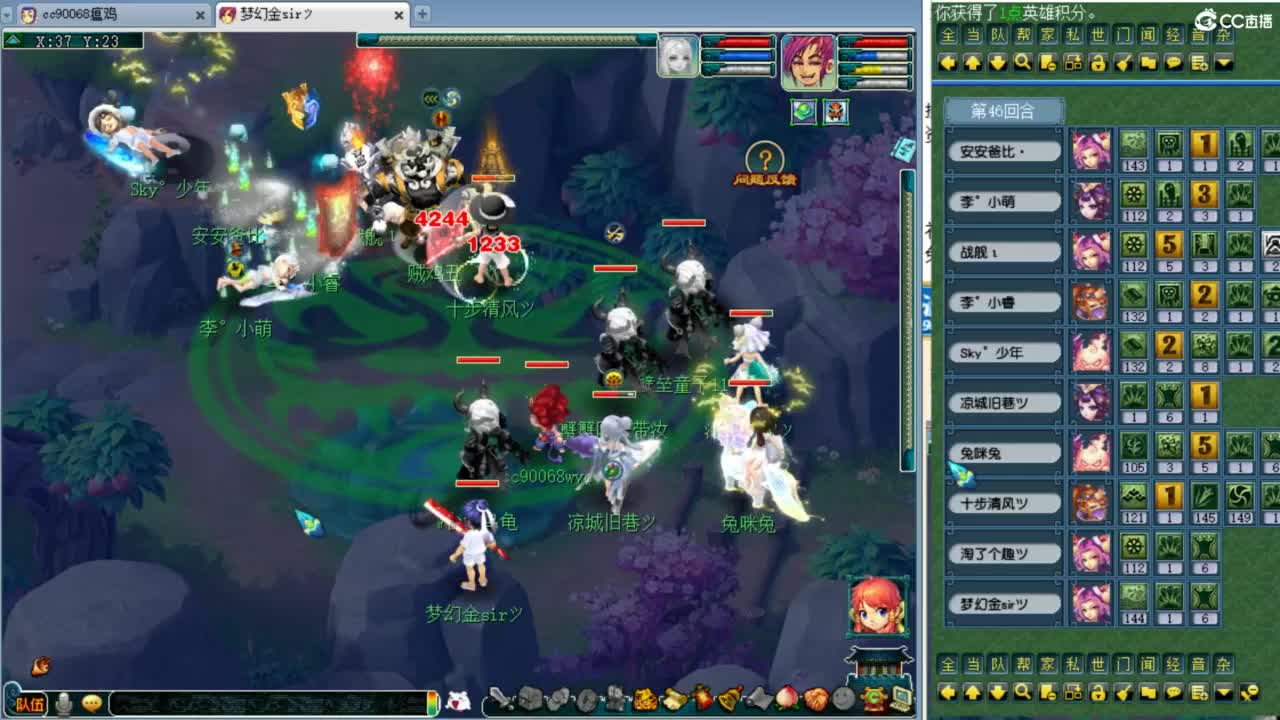Select the search magnifier in the chat toolbar
The height and width of the screenshot is (720, 1280).
pyautogui.click(x=1021, y=63)
